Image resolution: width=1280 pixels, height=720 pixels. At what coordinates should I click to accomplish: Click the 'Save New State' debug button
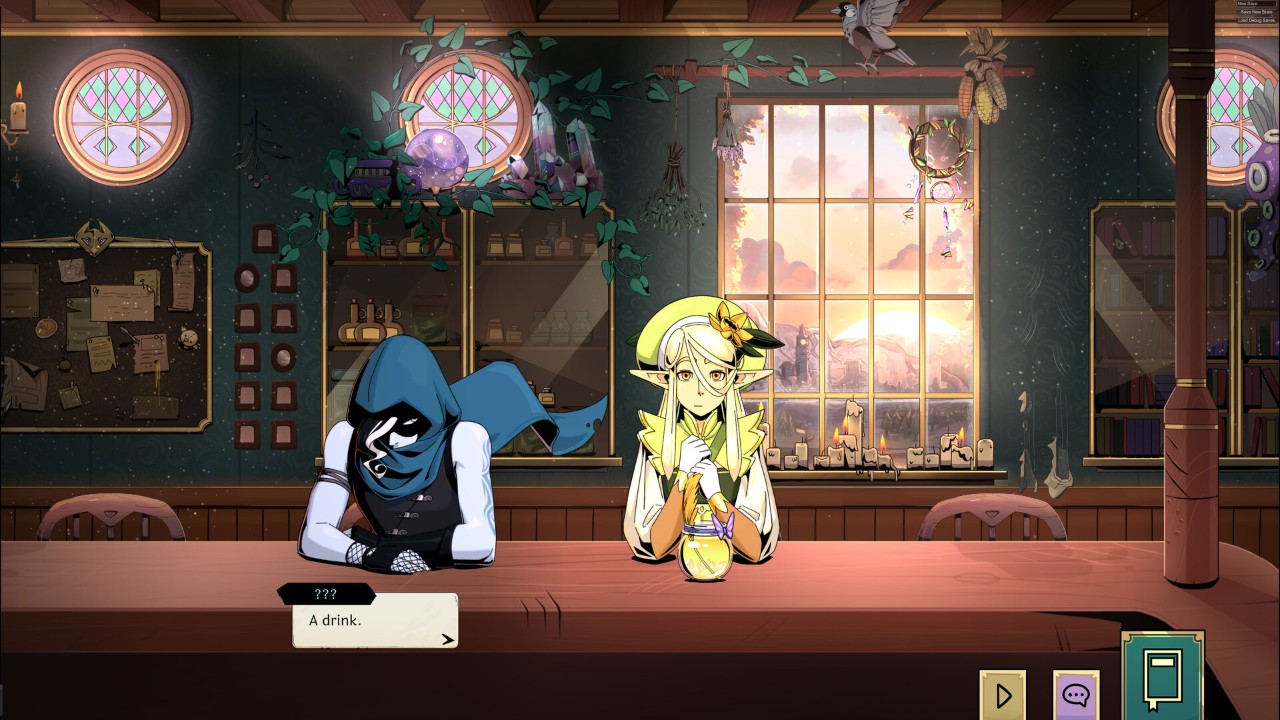[x=1257, y=12]
